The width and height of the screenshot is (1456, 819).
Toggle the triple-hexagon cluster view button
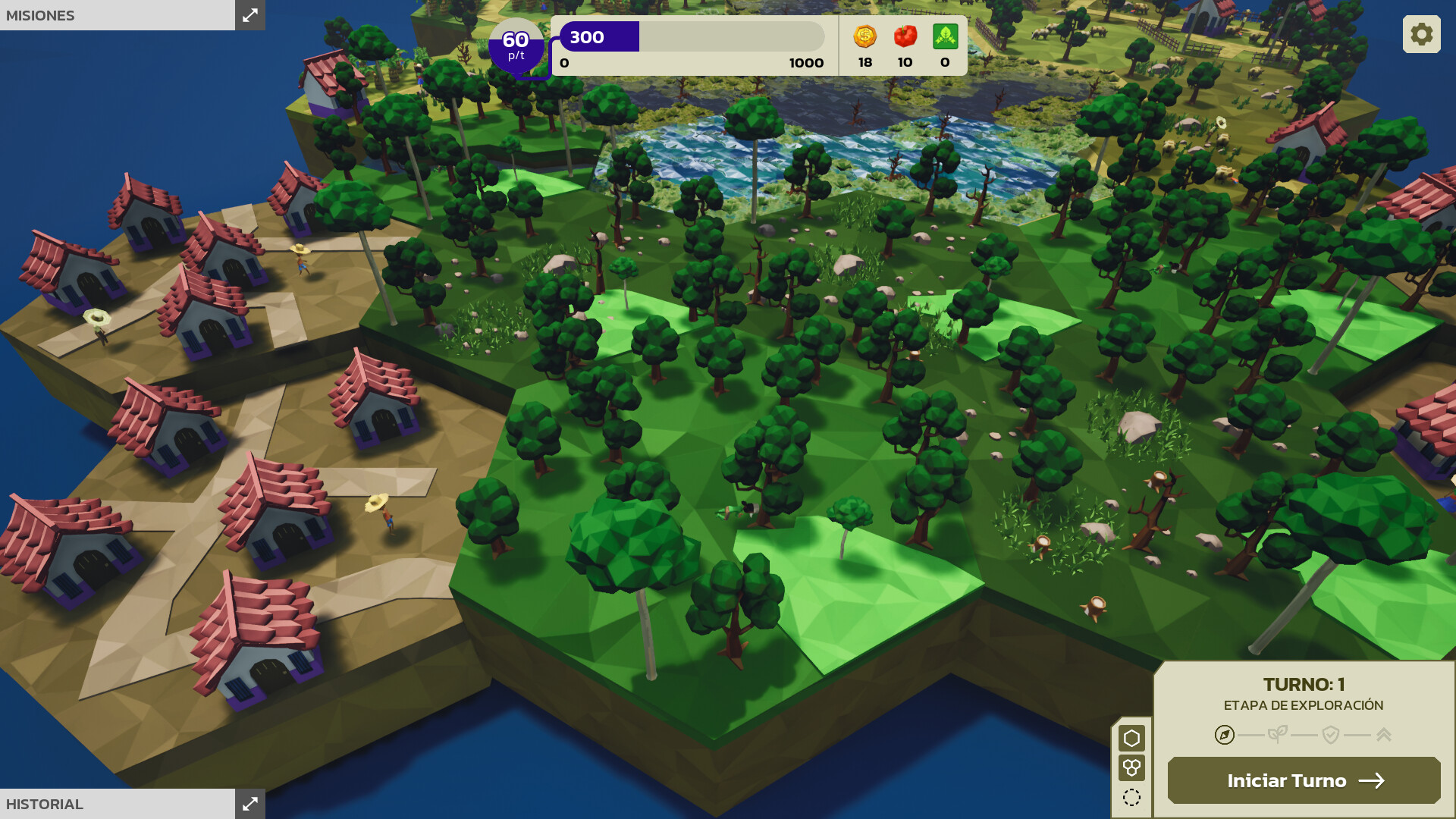(x=1132, y=767)
